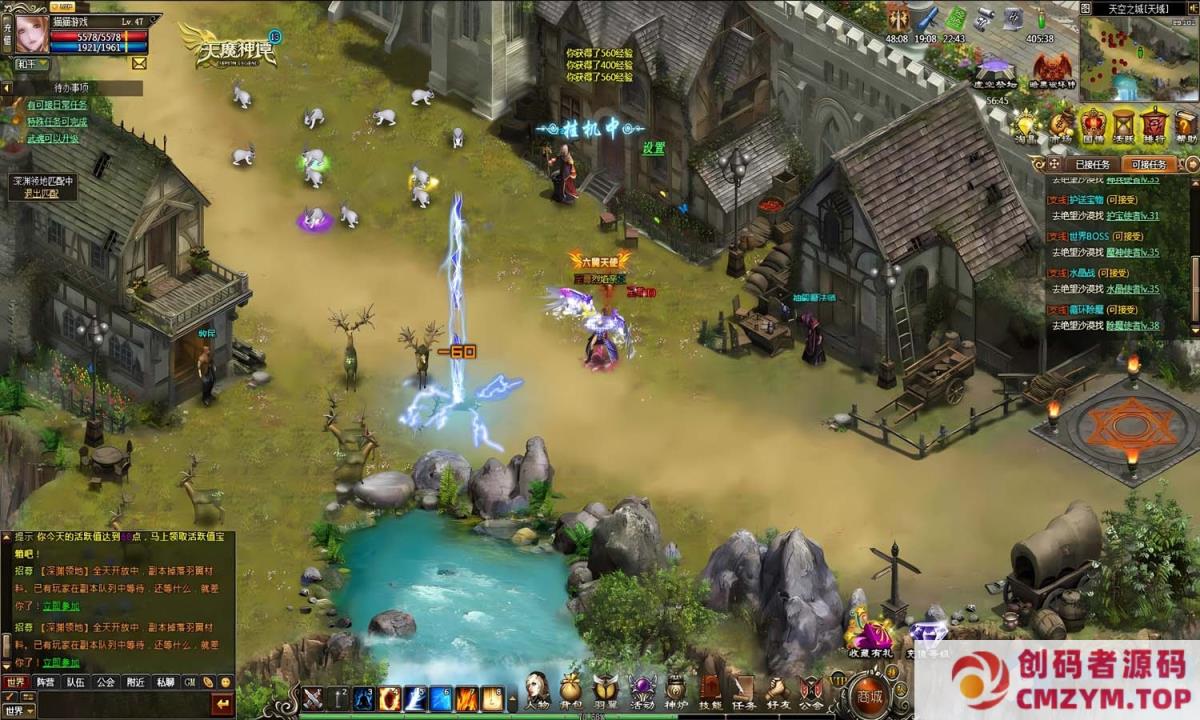
Task: Open the 公会 guild icon in bottom bar
Action: (811, 690)
